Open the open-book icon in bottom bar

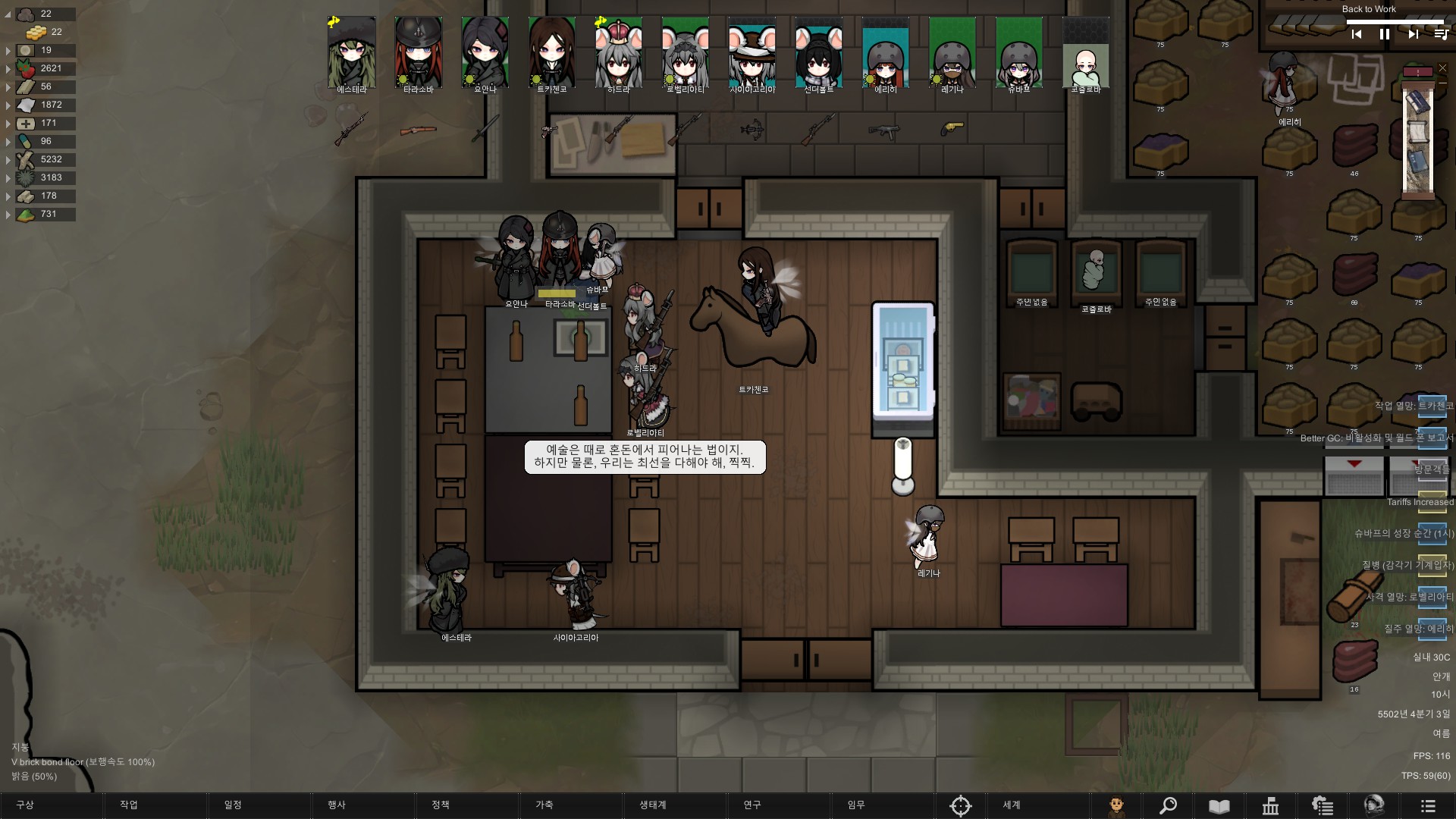[1219, 805]
